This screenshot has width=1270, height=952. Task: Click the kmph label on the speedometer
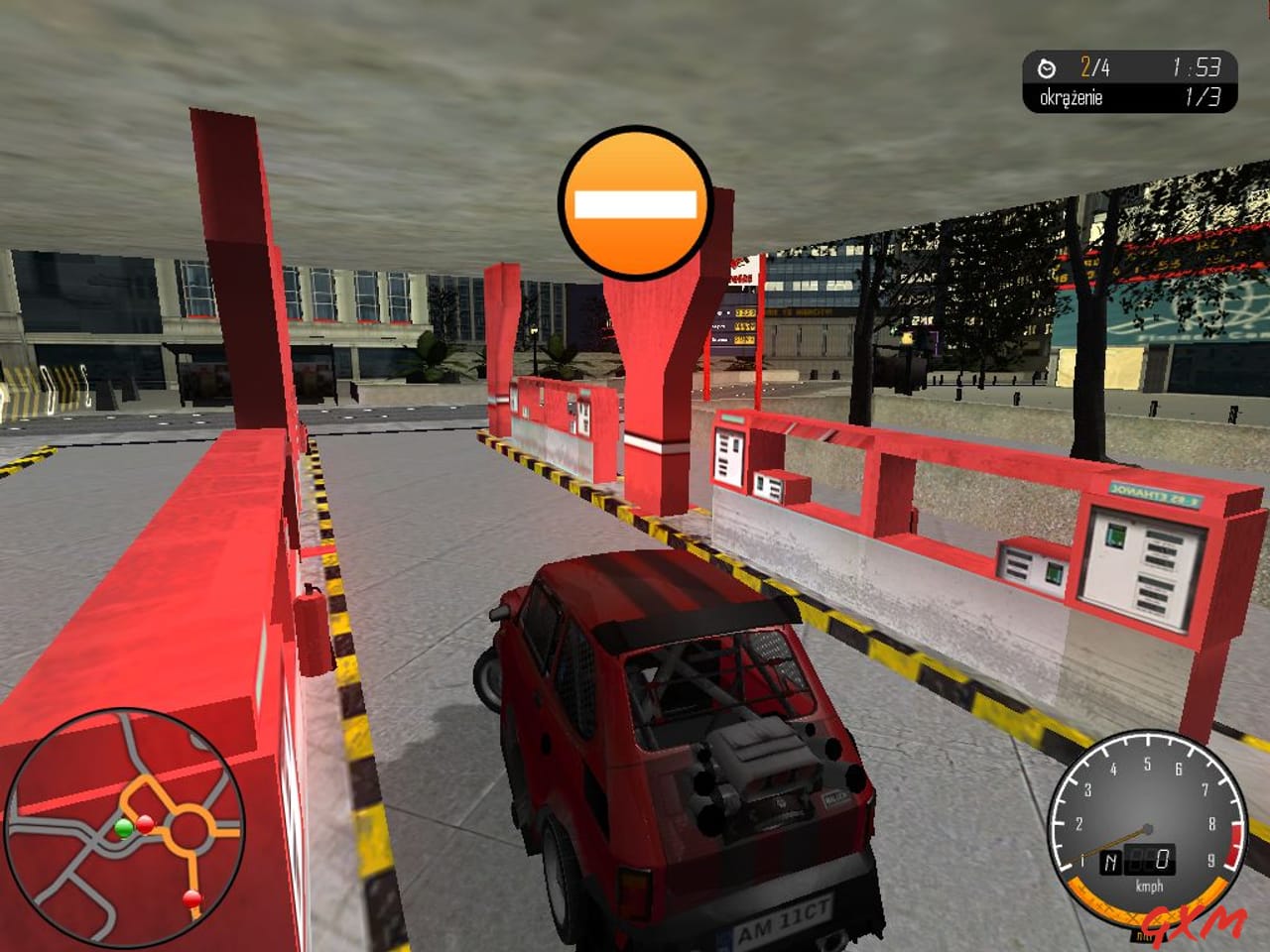[x=1148, y=885]
